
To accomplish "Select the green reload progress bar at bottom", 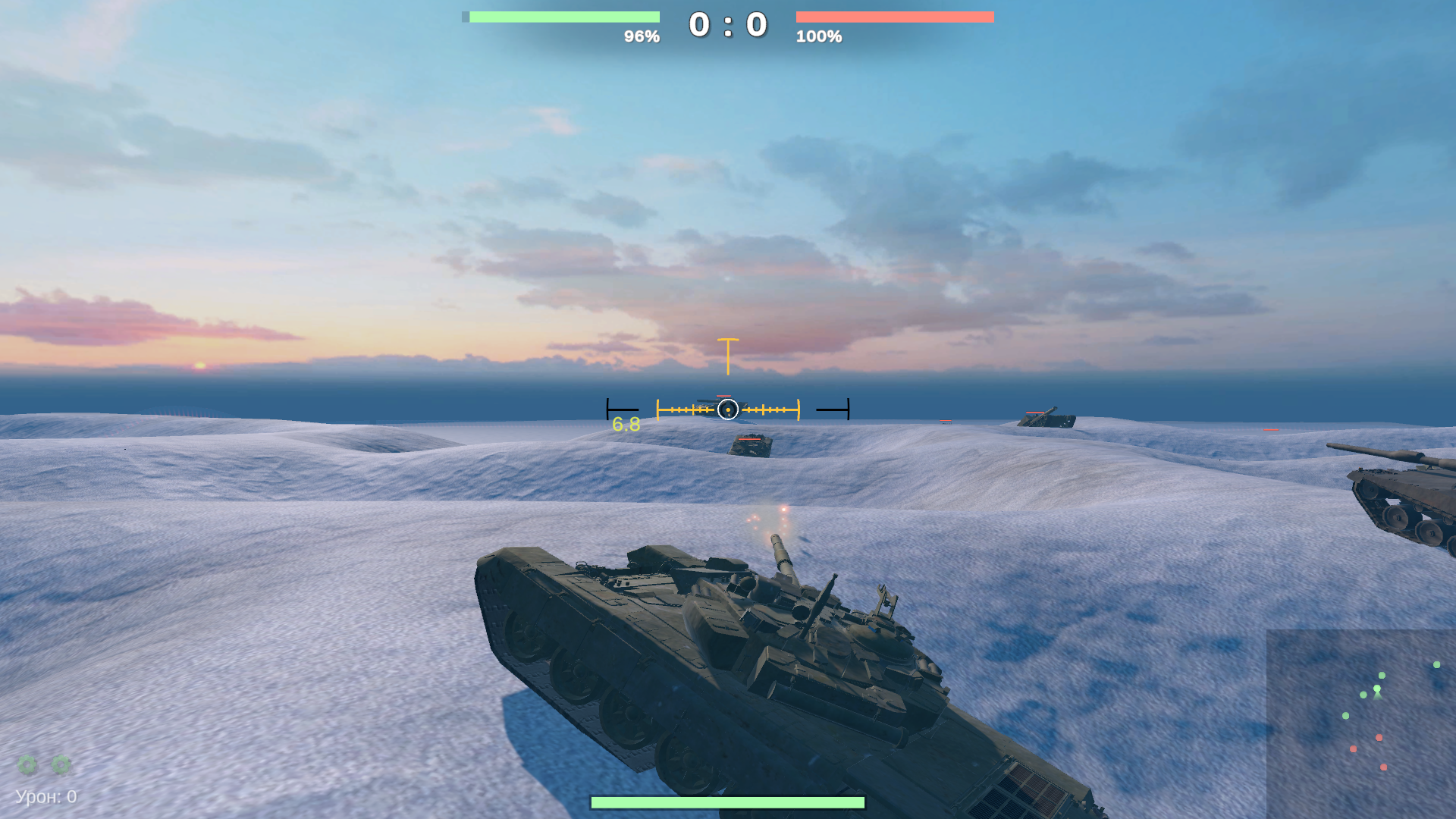I will click(728, 801).
